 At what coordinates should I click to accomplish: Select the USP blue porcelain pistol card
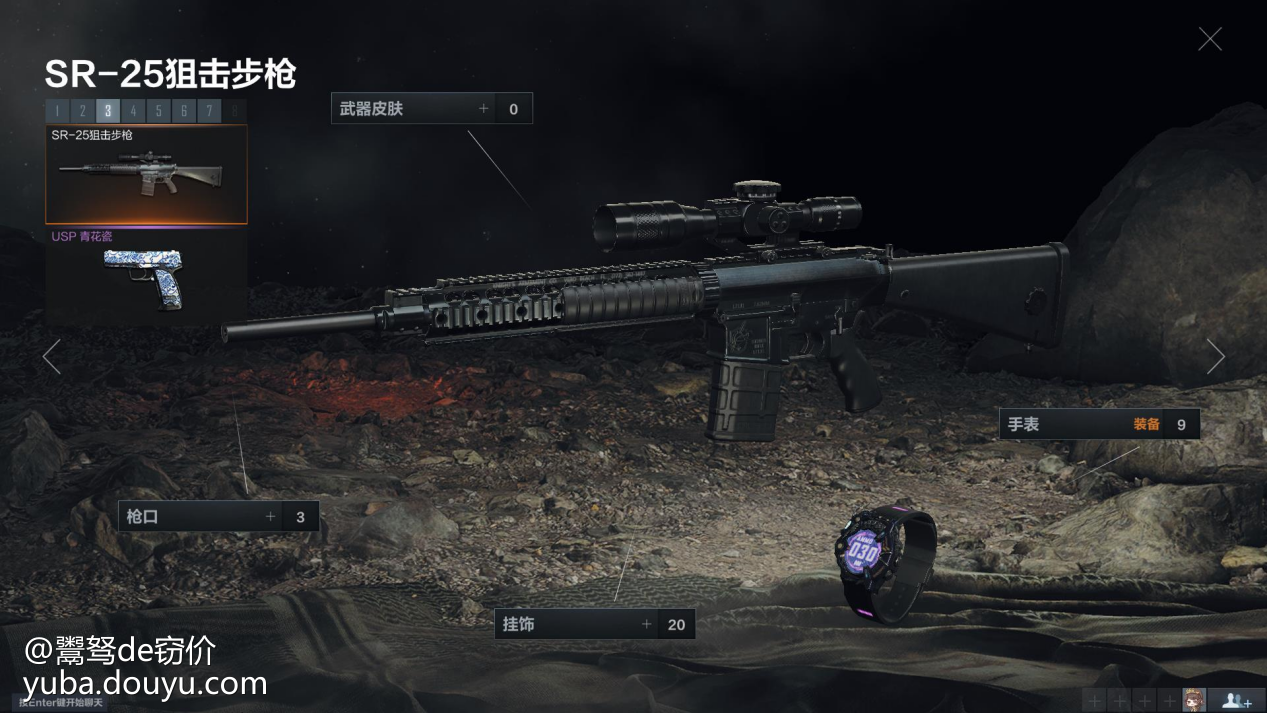click(x=146, y=277)
